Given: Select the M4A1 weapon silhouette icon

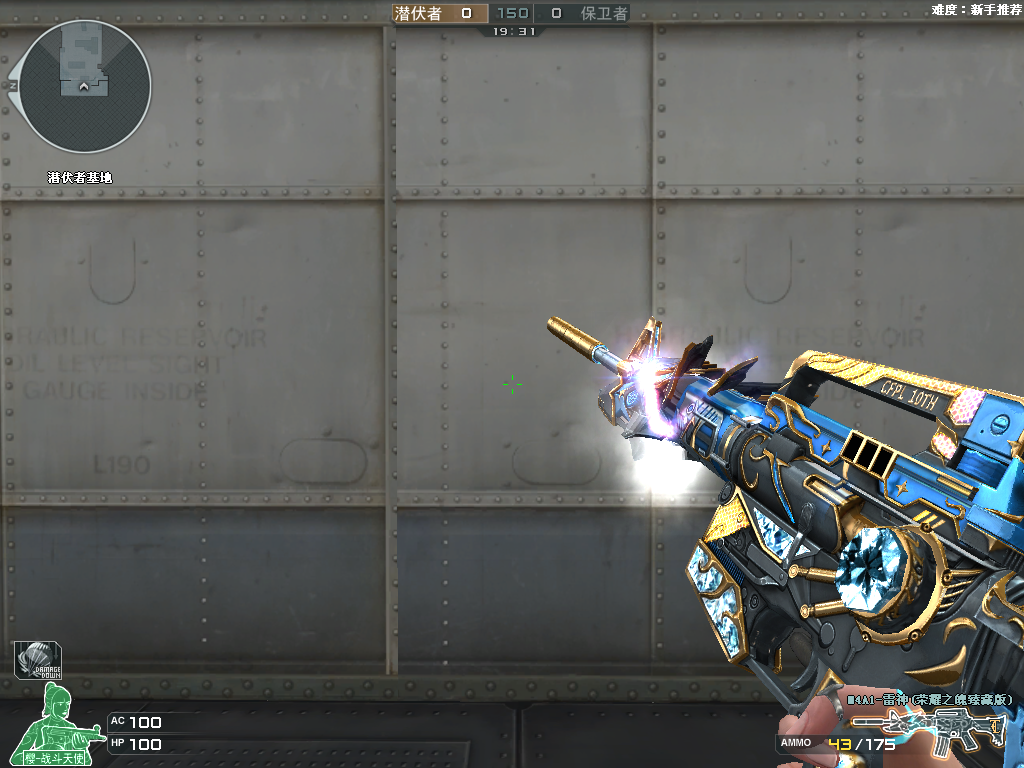Looking at the screenshot, I should coord(928,733).
